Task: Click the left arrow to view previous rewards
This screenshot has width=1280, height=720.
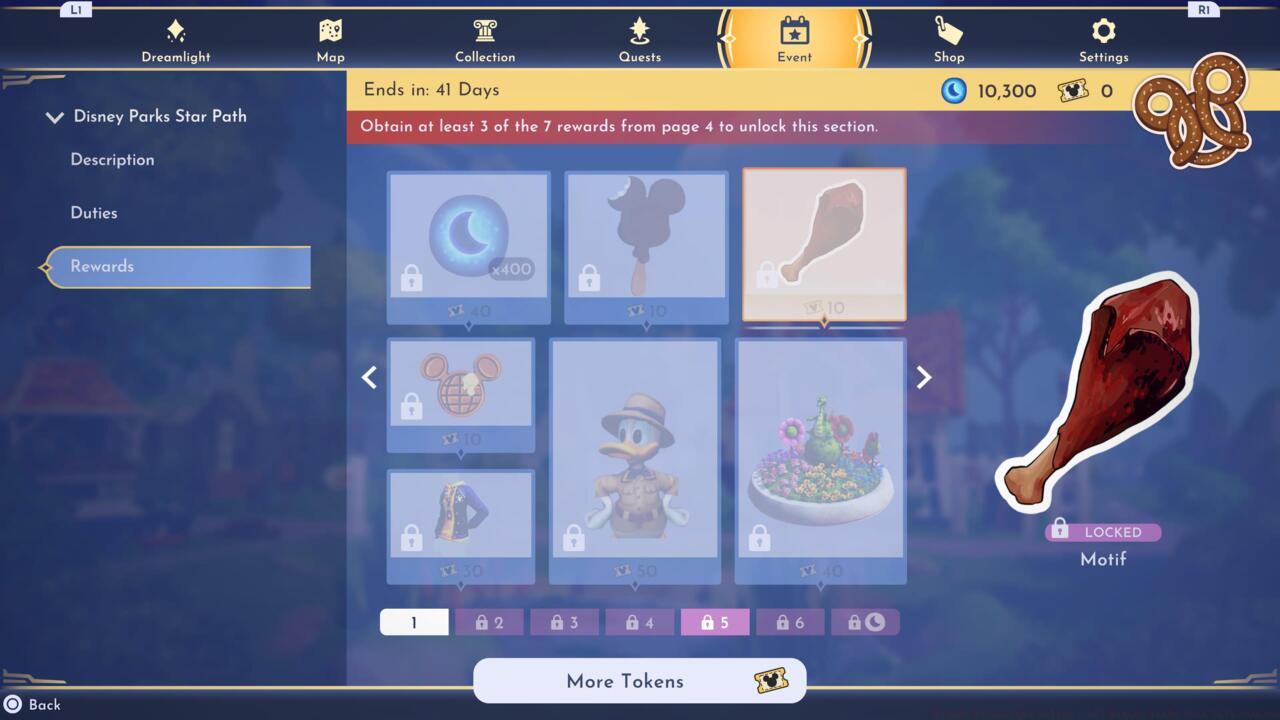Action: [369, 377]
